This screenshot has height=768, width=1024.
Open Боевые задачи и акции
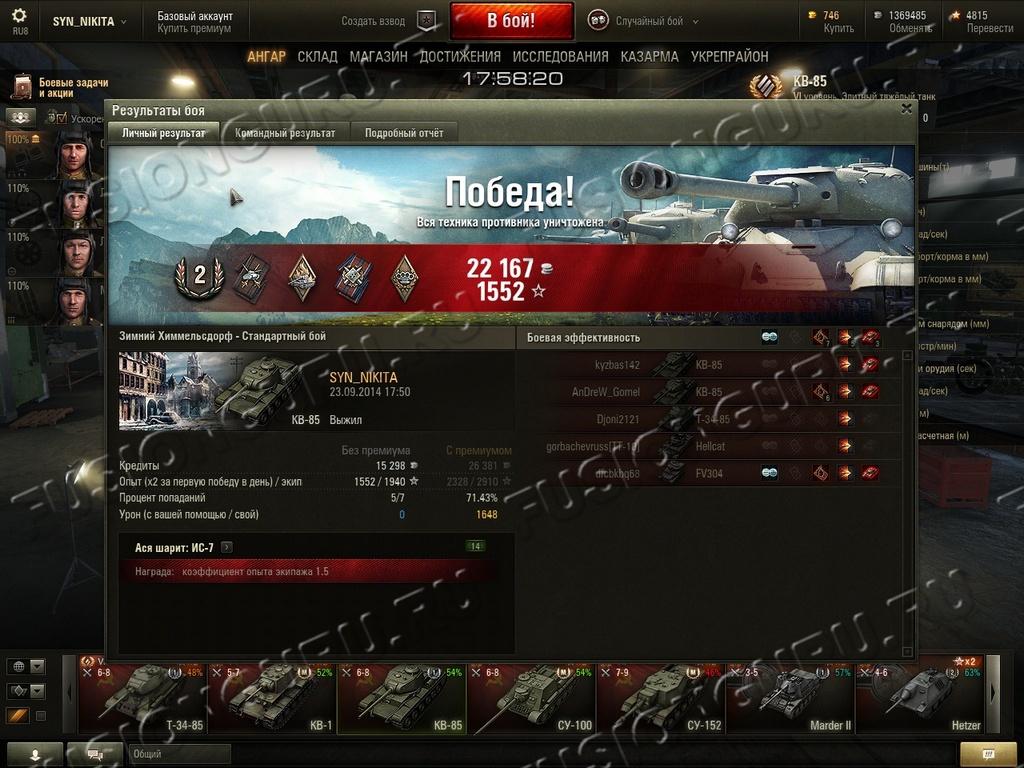pyautogui.click(x=60, y=87)
